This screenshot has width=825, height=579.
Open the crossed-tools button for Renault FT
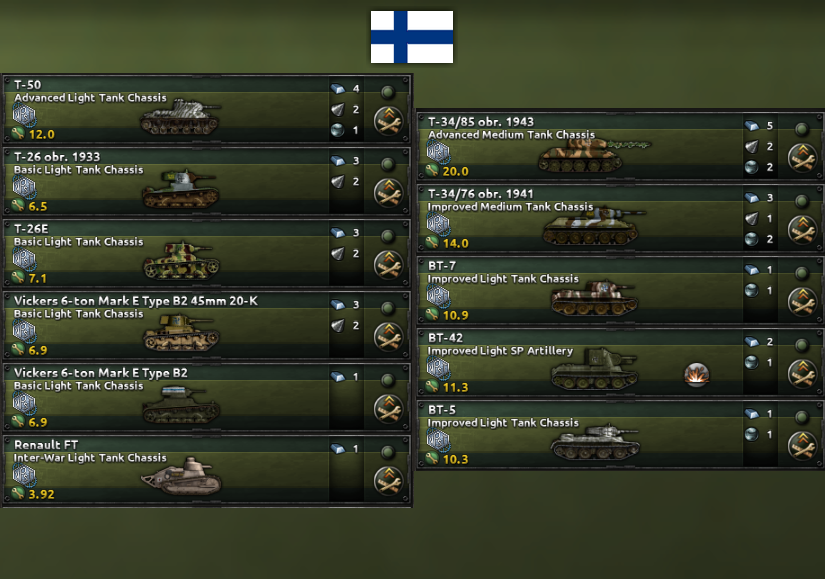388,481
